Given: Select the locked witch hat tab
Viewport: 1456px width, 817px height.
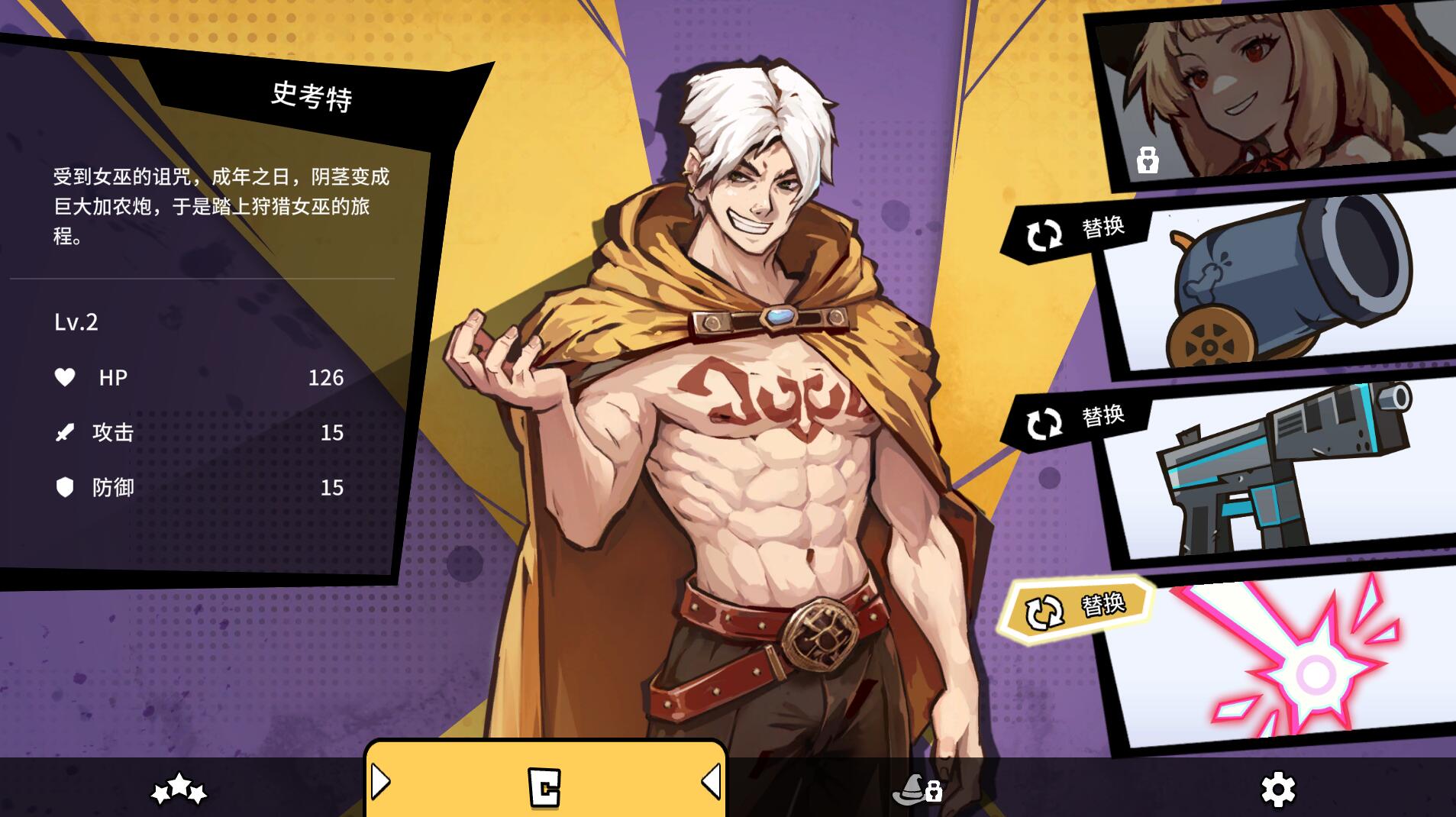Looking at the screenshot, I should coord(916,789).
